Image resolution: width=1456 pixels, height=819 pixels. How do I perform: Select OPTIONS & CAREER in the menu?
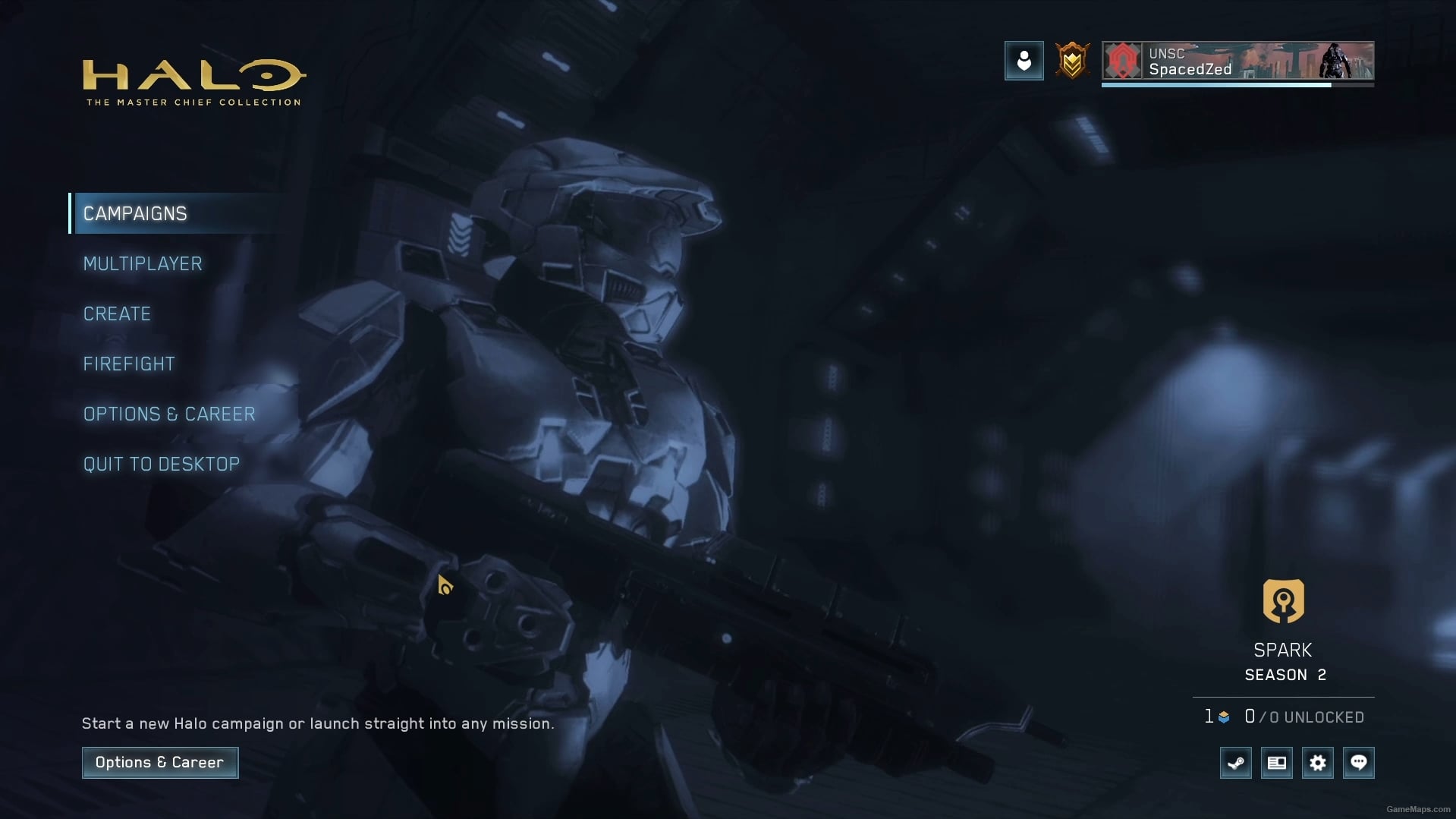[169, 414]
